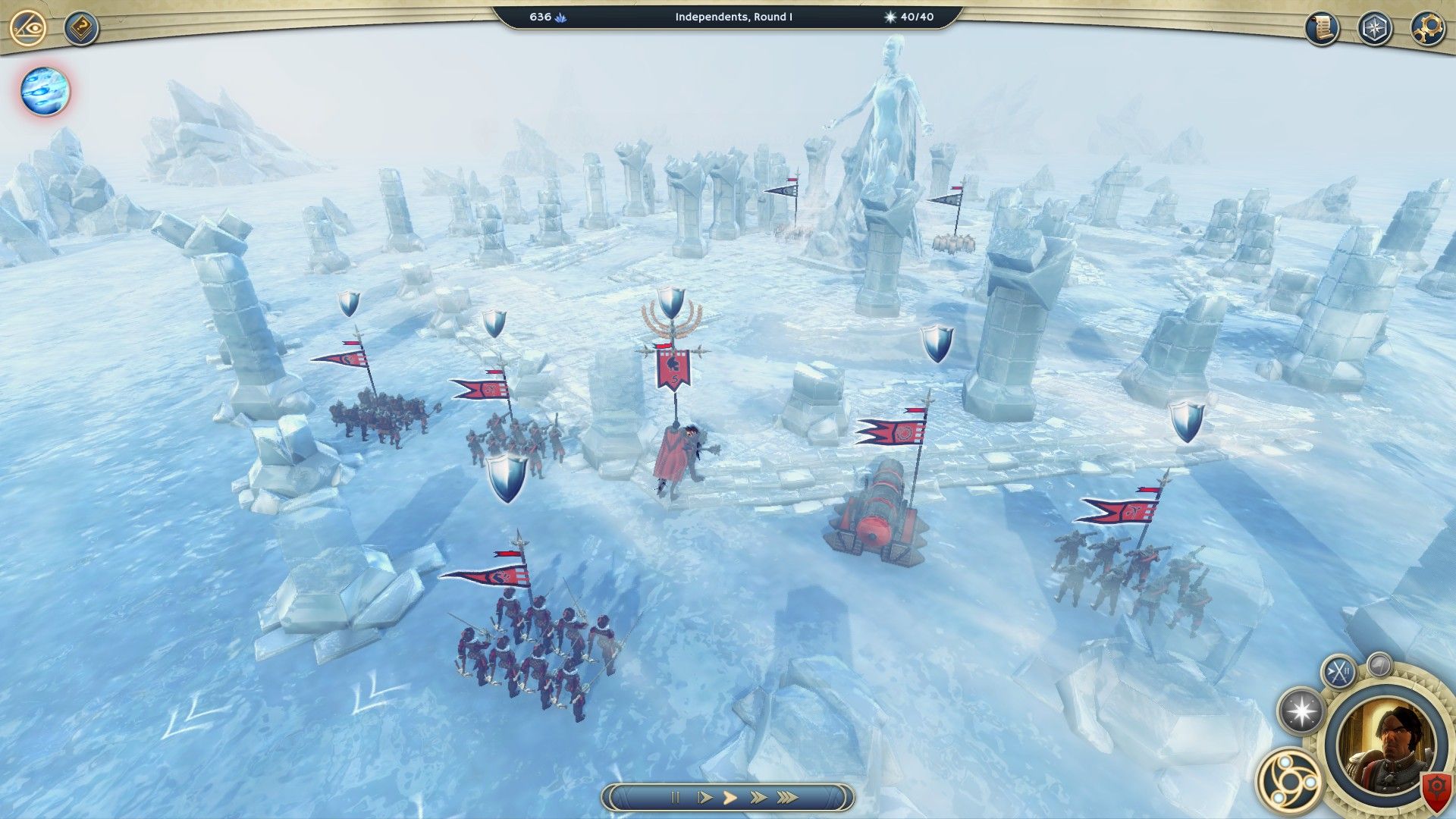Click the white star spell button
Screen dimensions: 1456x819
click(x=1301, y=711)
